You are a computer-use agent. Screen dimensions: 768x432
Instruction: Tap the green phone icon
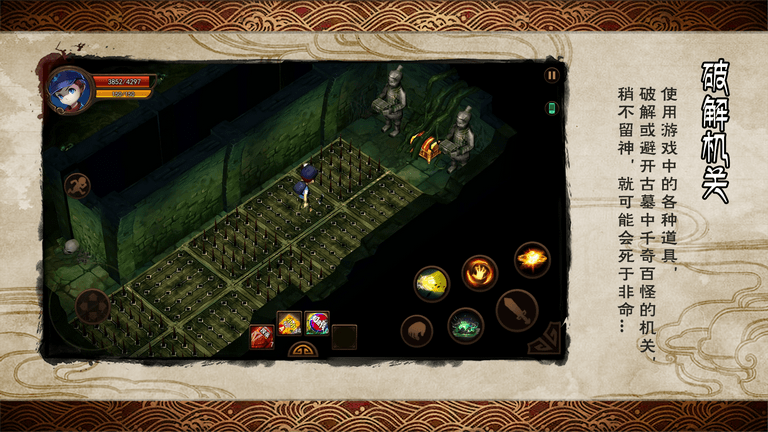[x=551, y=107]
